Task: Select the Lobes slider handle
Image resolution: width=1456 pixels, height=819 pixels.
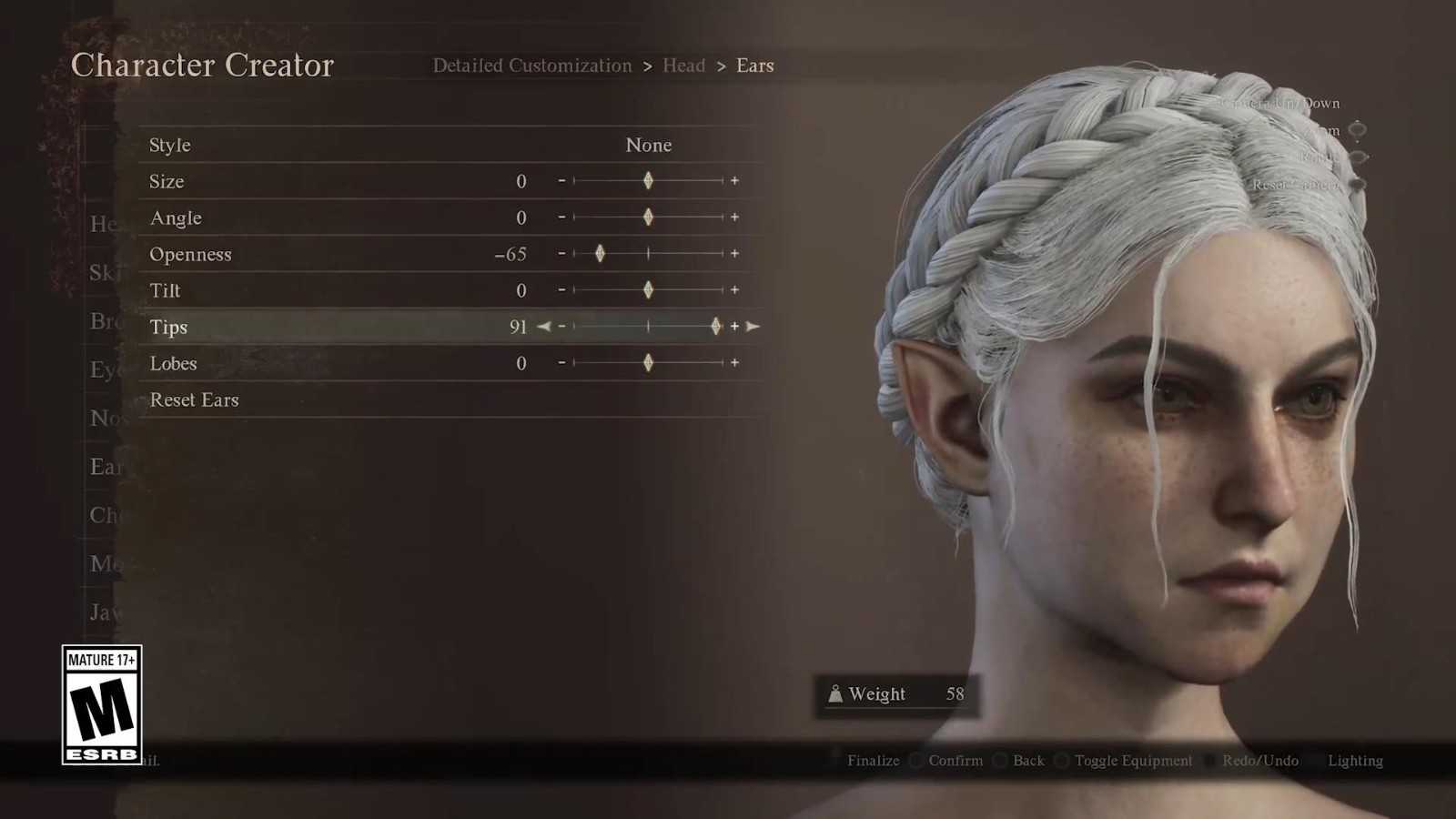Action: tap(648, 363)
